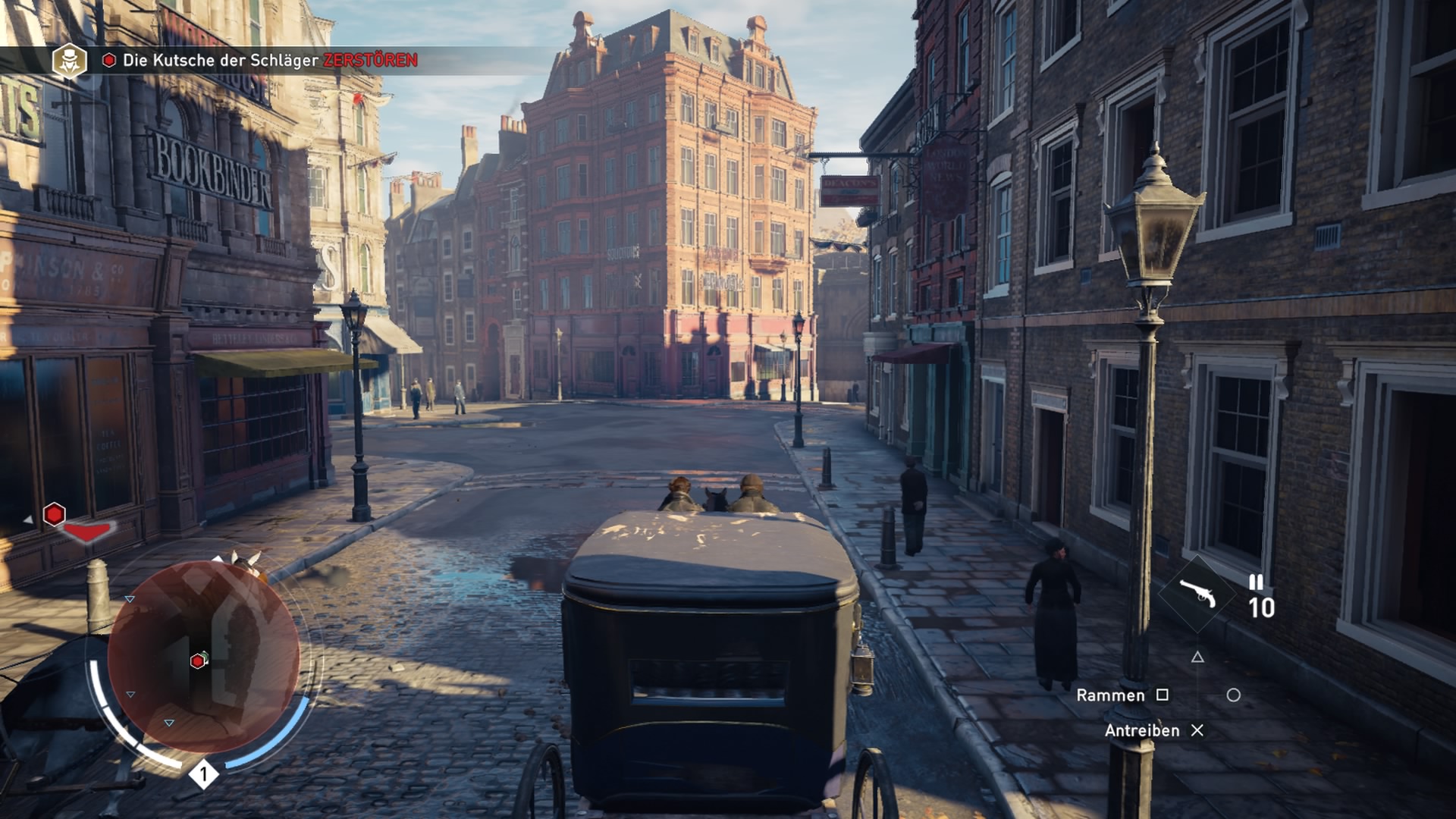Image resolution: width=1456 pixels, height=819 pixels.
Task: Click the objective tracker 'Die Kutsche der Schläger ZERSTÖREN'
Action: (x=270, y=60)
